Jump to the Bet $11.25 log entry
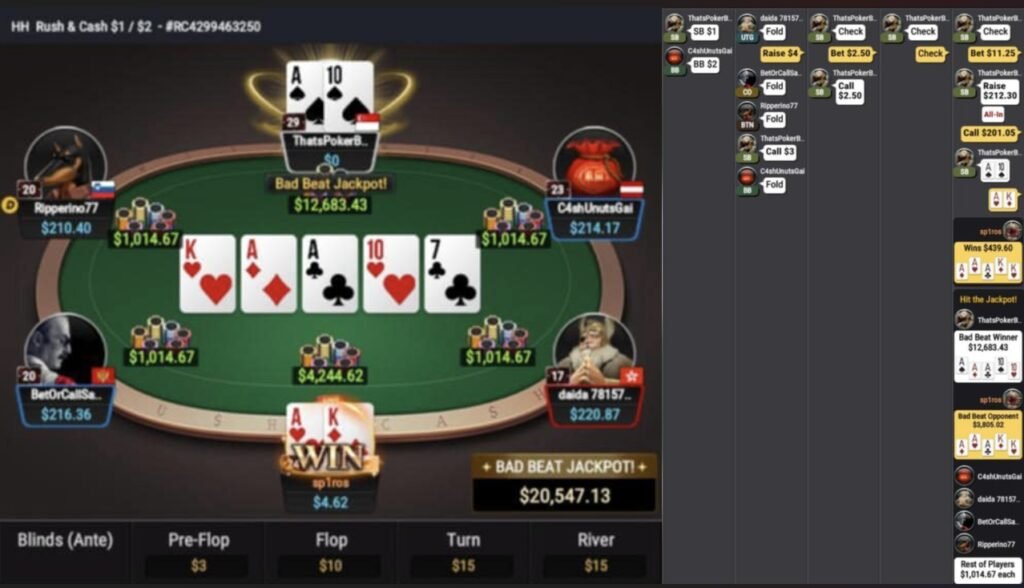 tap(992, 54)
